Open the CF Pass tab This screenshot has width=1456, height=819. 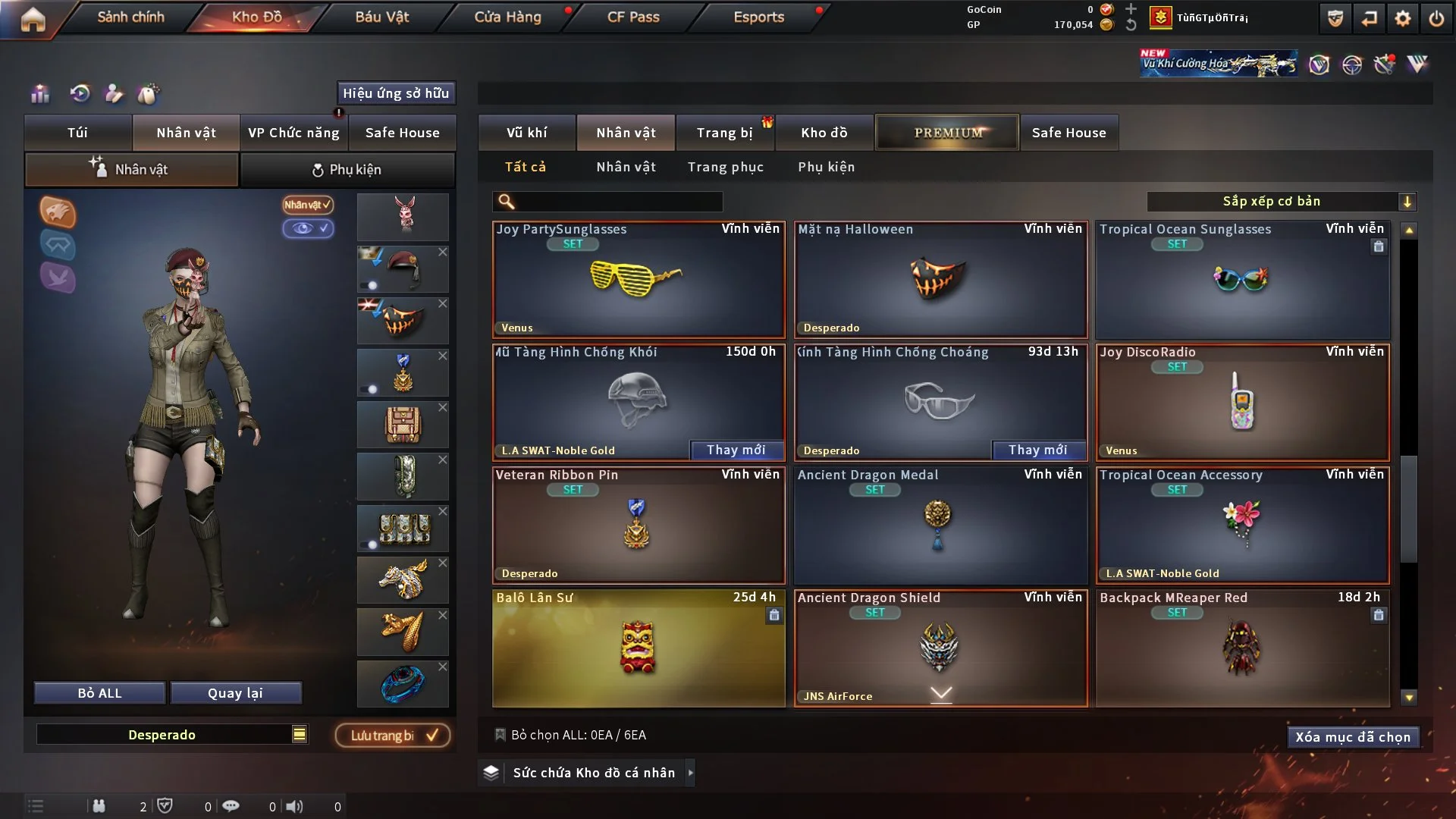coord(633,17)
